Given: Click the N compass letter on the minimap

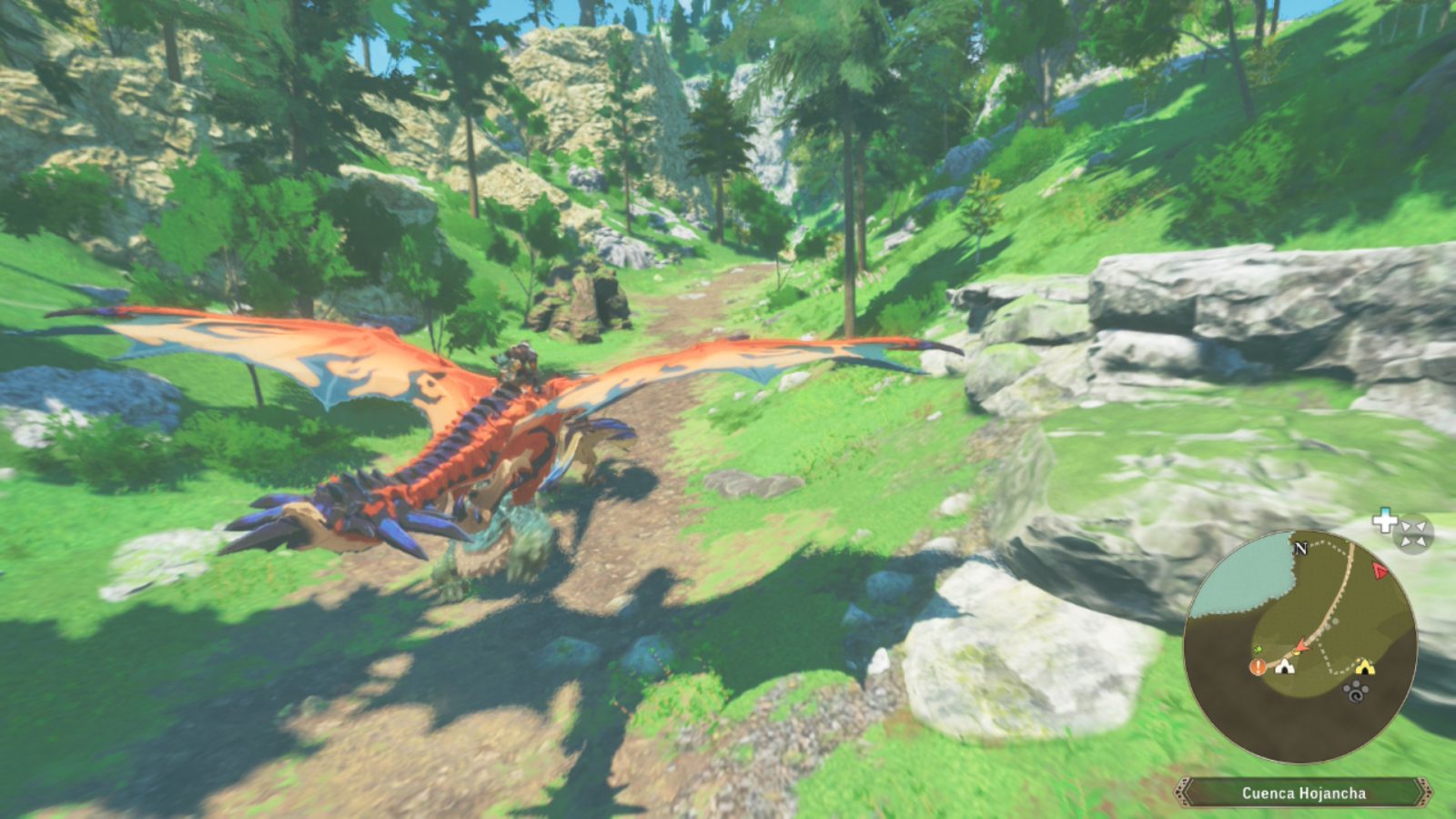Looking at the screenshot, I should pos(1301,549).
